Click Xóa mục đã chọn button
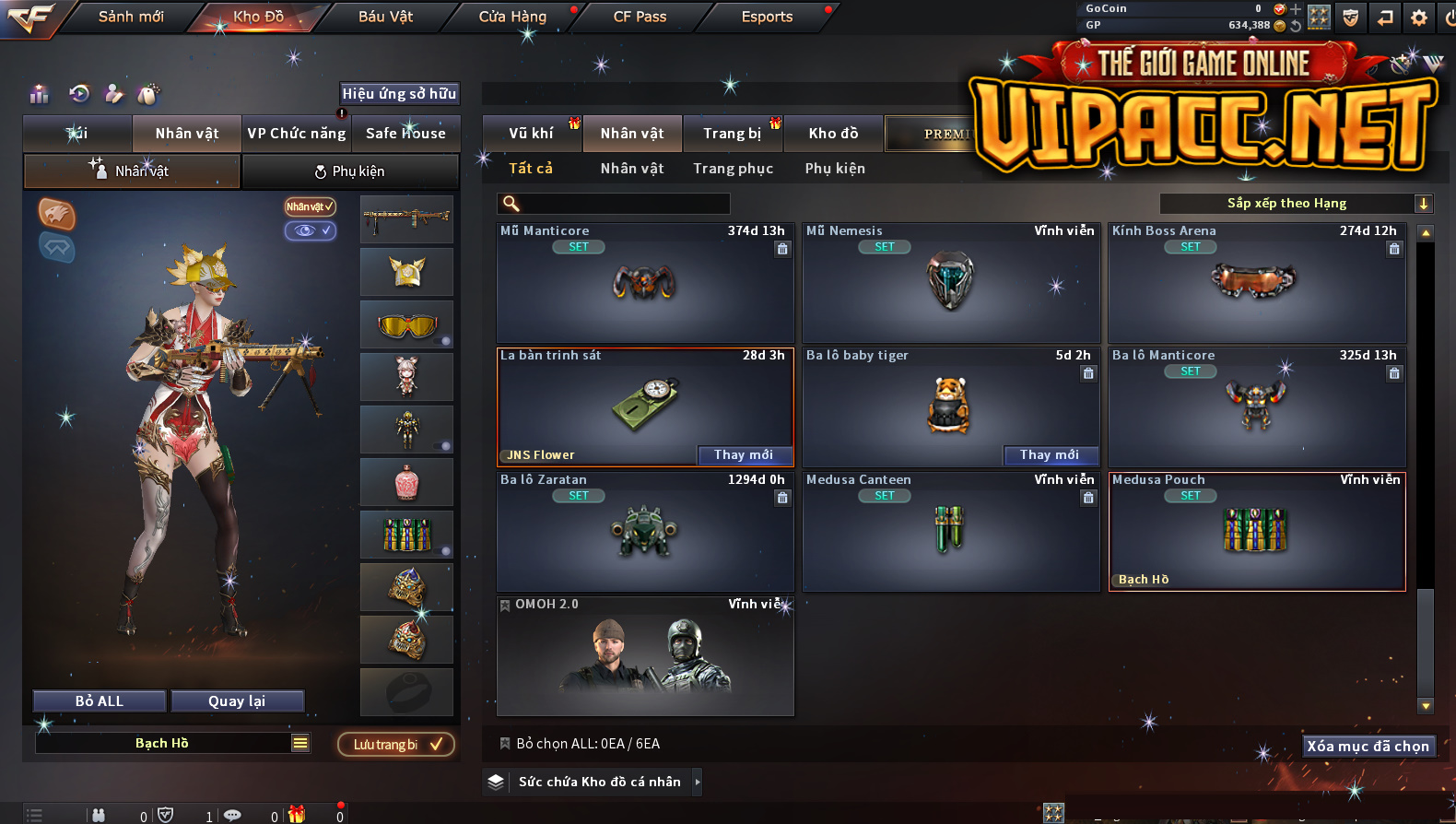 [x=1368, y=747]
